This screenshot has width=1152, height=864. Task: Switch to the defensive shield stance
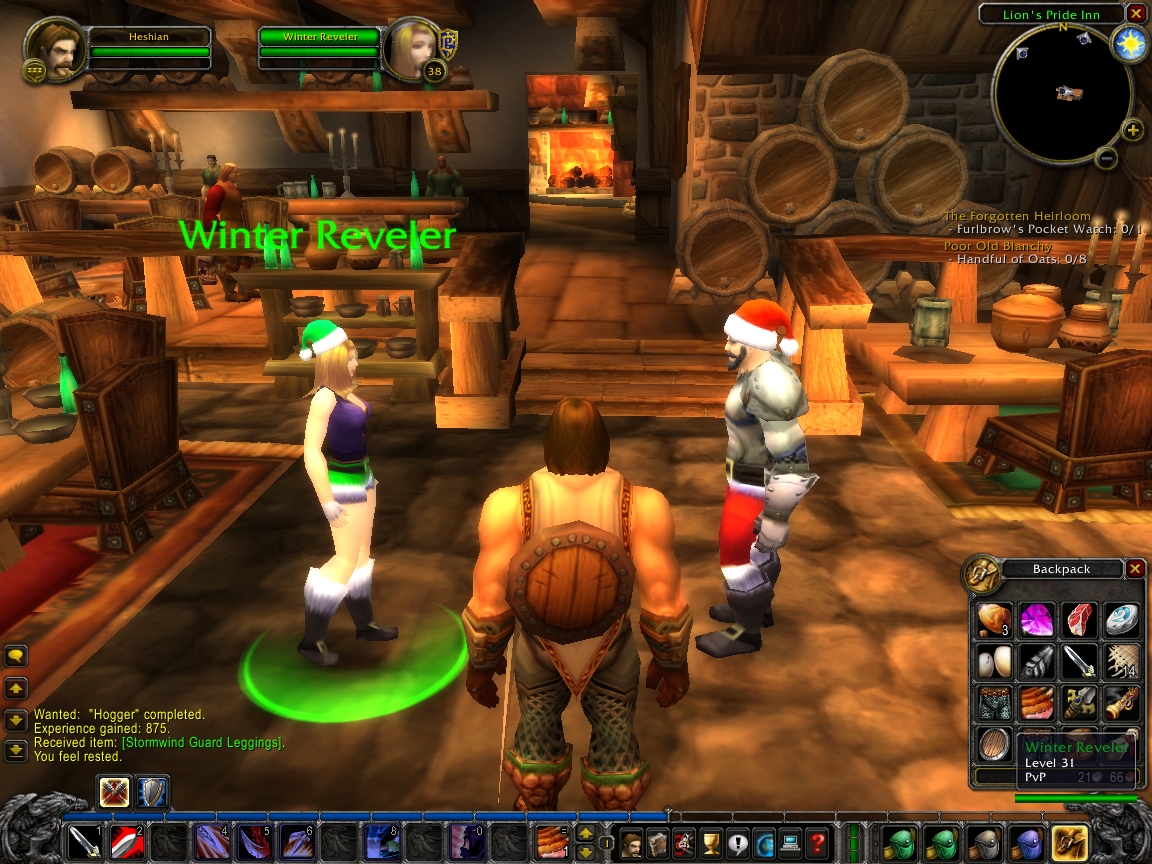pos(153,792)
